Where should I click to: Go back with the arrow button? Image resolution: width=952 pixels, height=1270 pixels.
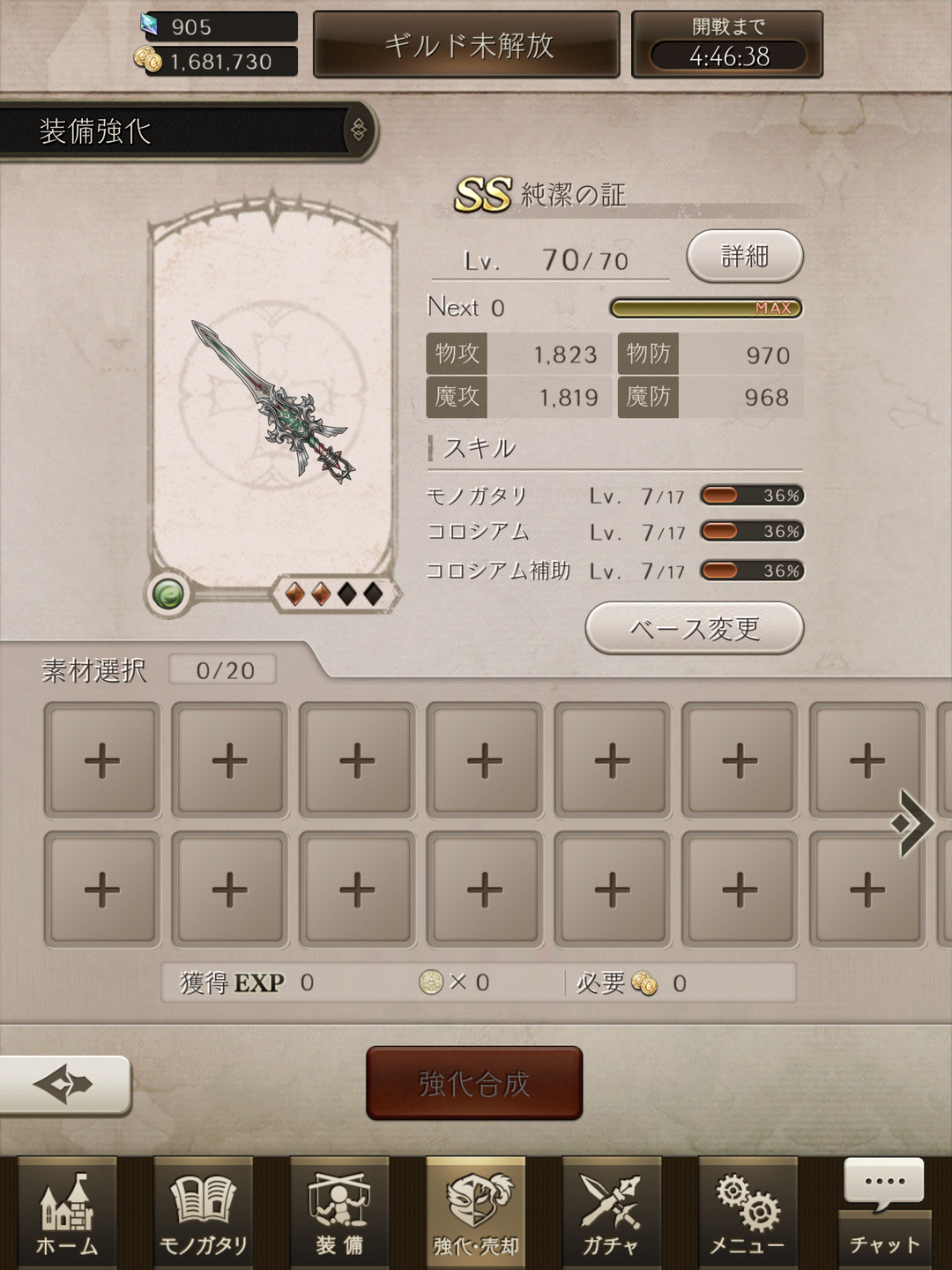click(x=64, y=1084)
